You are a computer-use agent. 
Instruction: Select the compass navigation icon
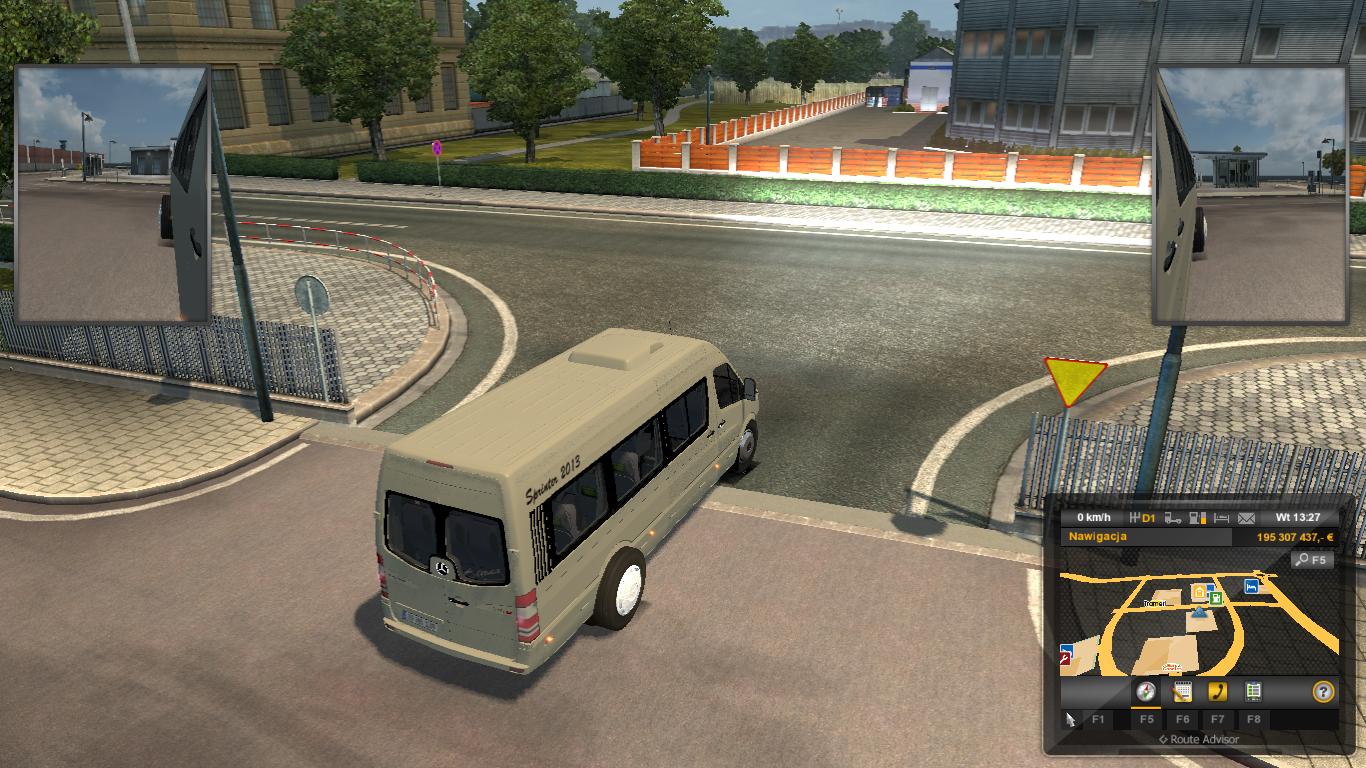click(1145, 691)
